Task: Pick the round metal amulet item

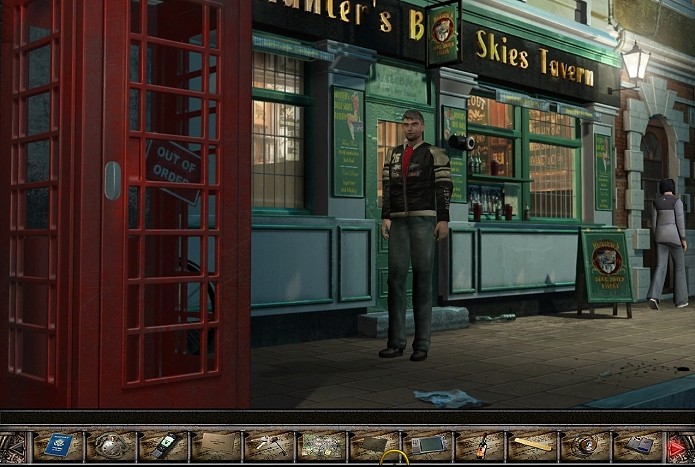Action: 110,445
